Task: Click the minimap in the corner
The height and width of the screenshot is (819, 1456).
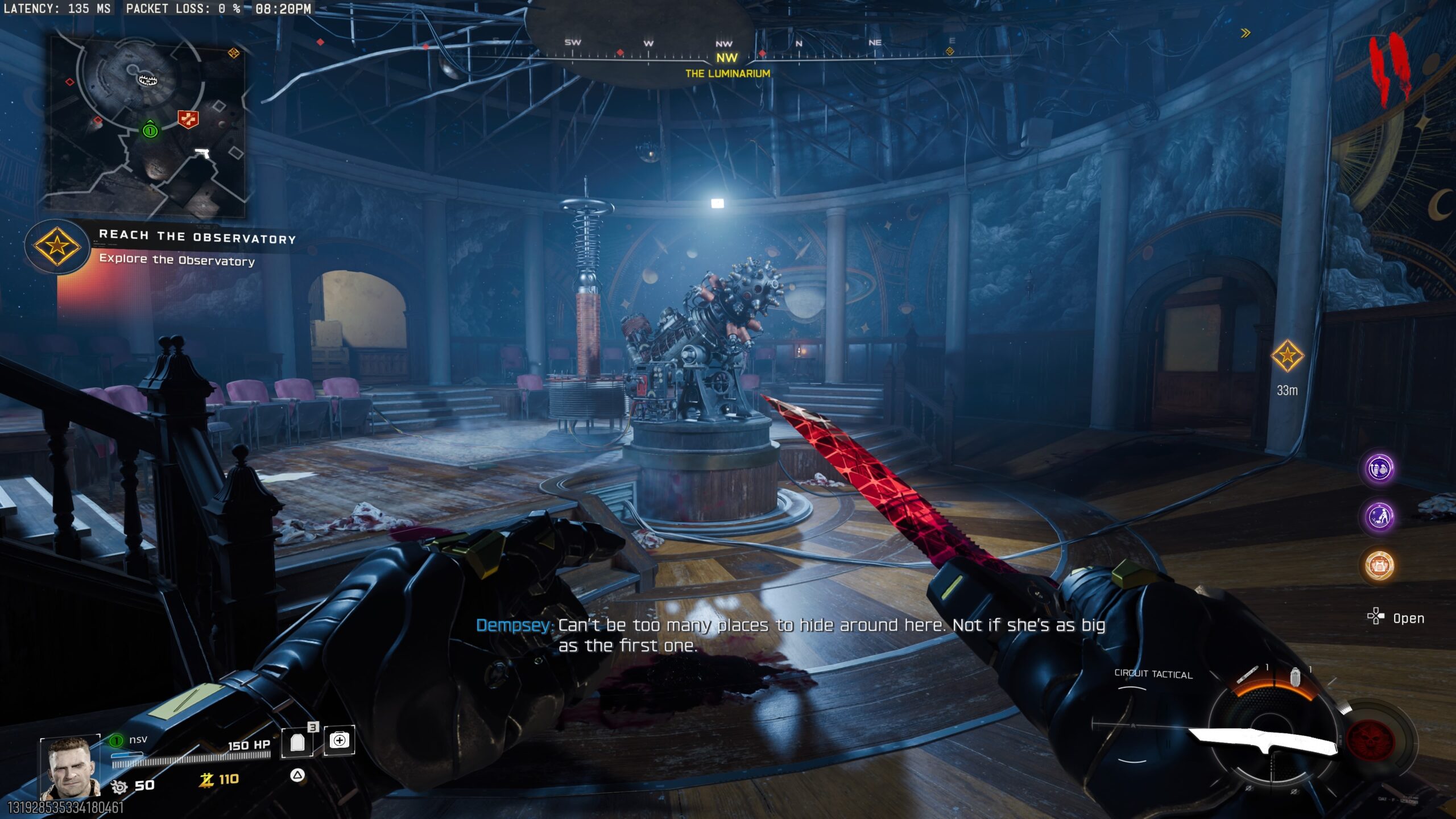Action: 148,126
